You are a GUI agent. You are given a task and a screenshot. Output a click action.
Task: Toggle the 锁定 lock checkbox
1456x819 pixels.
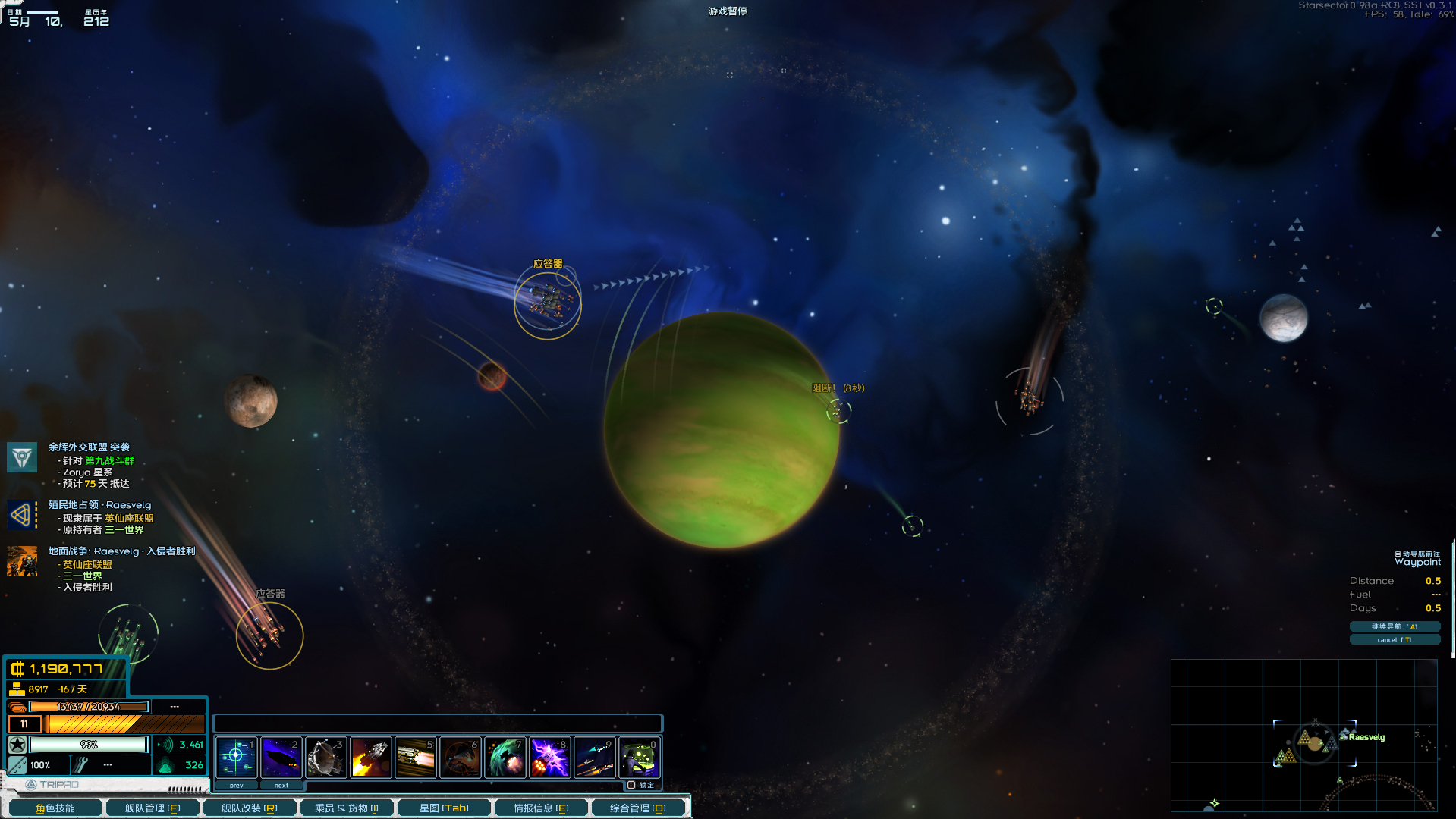(631, 785)
